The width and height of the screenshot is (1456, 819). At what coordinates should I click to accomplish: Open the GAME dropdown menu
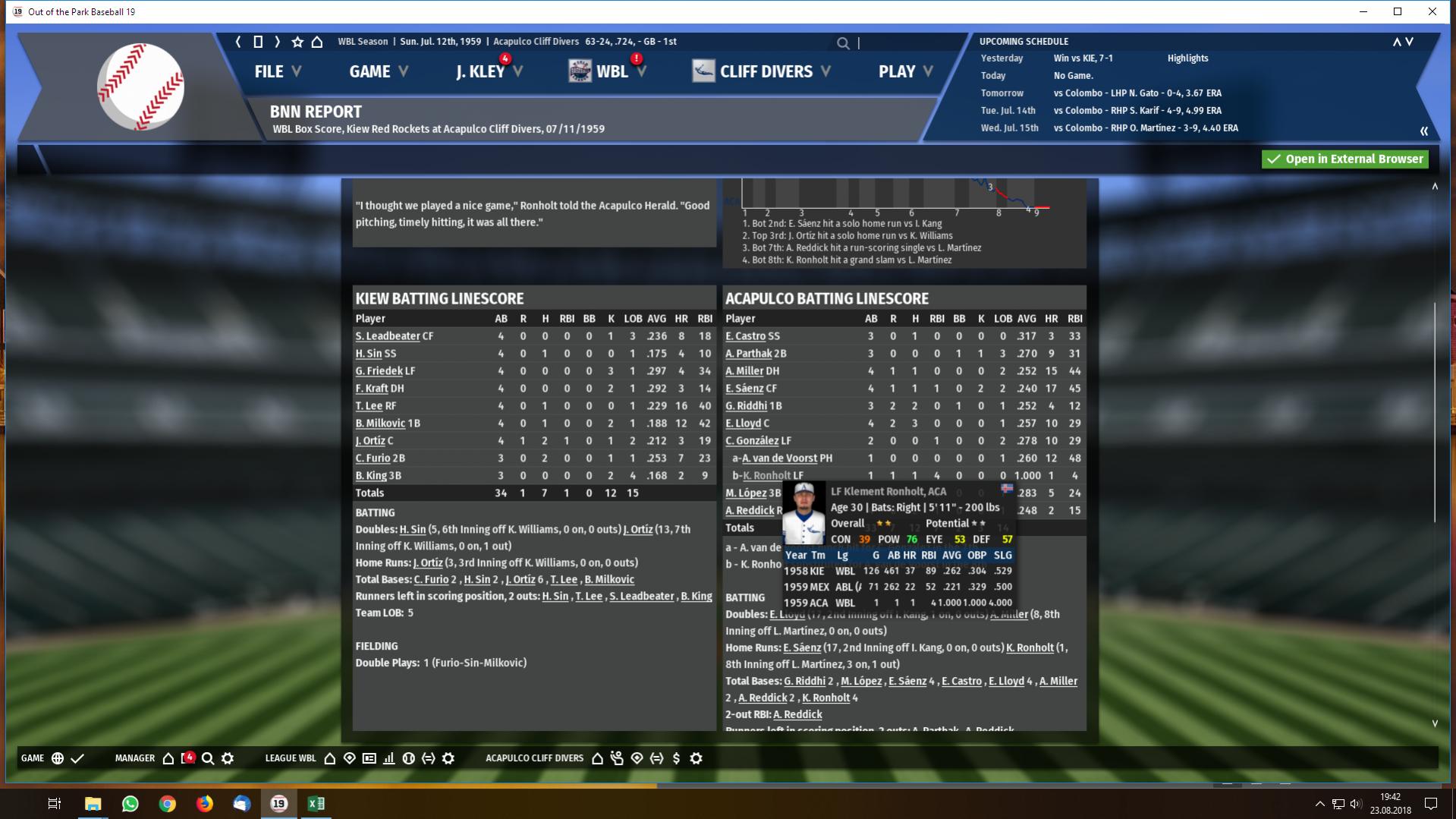378,71
